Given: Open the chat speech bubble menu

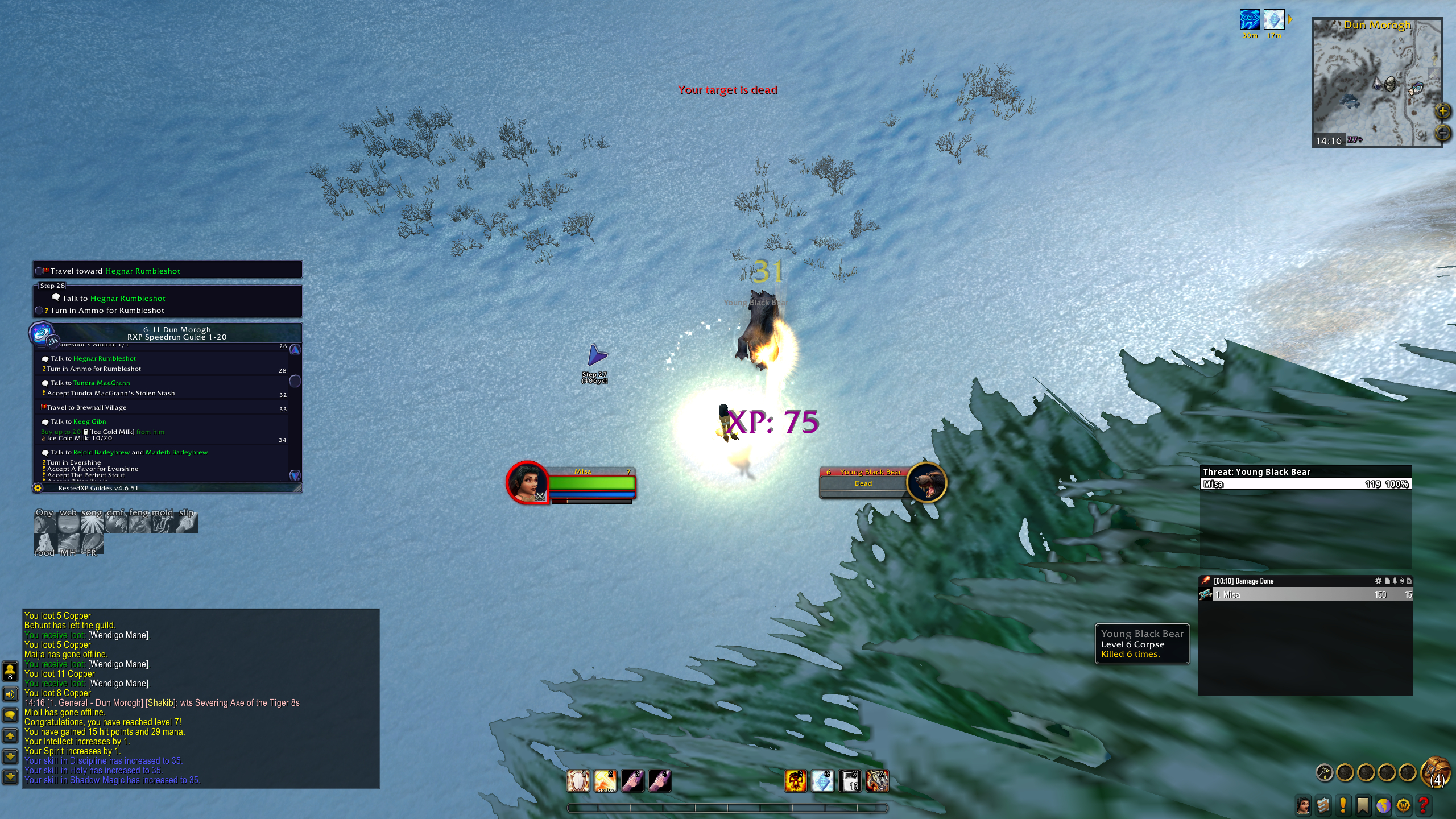Looking at the screenshot, I should coord(10,715).
